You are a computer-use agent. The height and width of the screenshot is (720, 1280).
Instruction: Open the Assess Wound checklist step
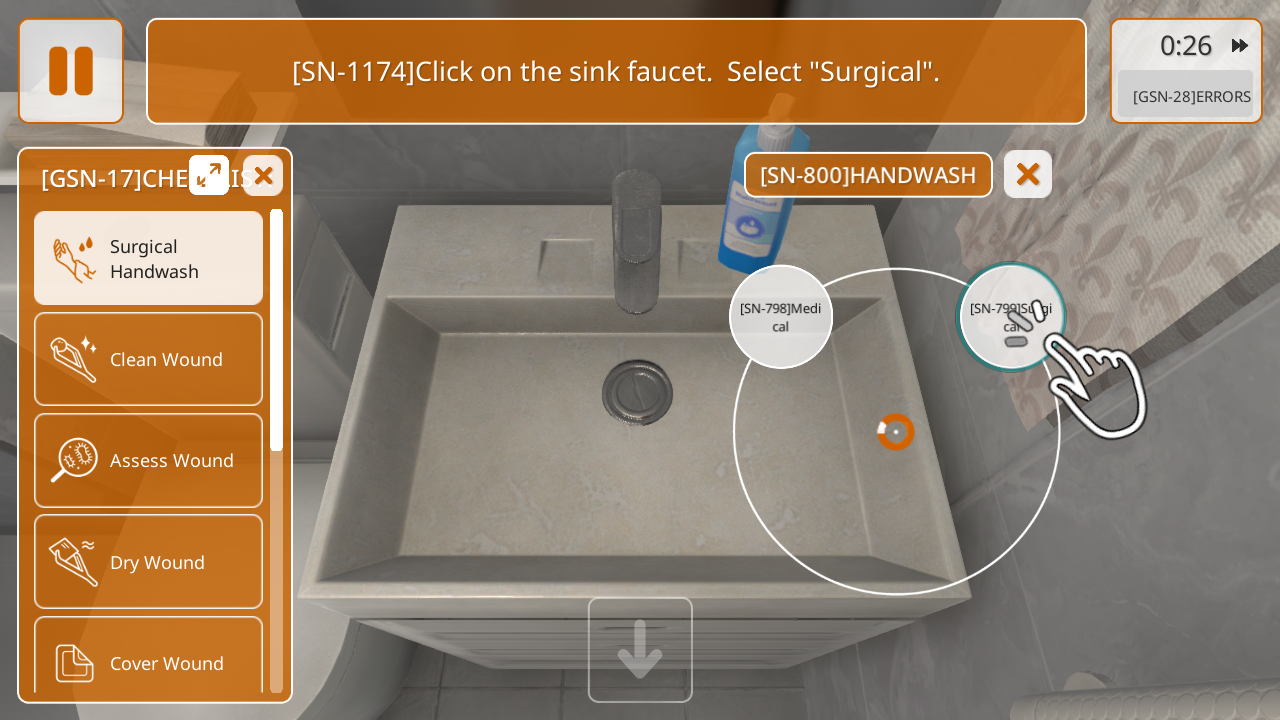(x=149, y=460)
